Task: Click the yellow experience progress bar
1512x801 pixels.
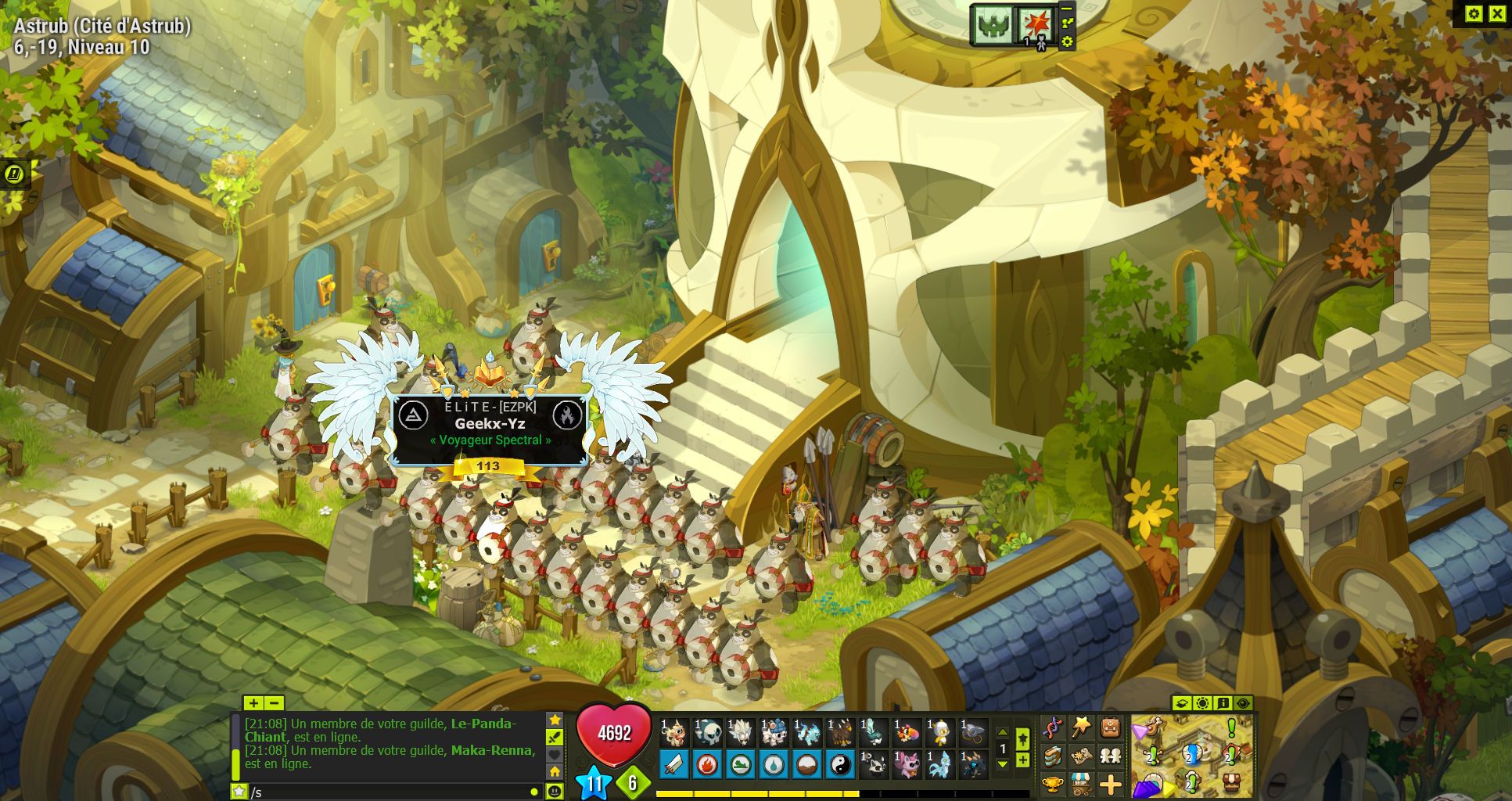Action: tap(752, 794)
